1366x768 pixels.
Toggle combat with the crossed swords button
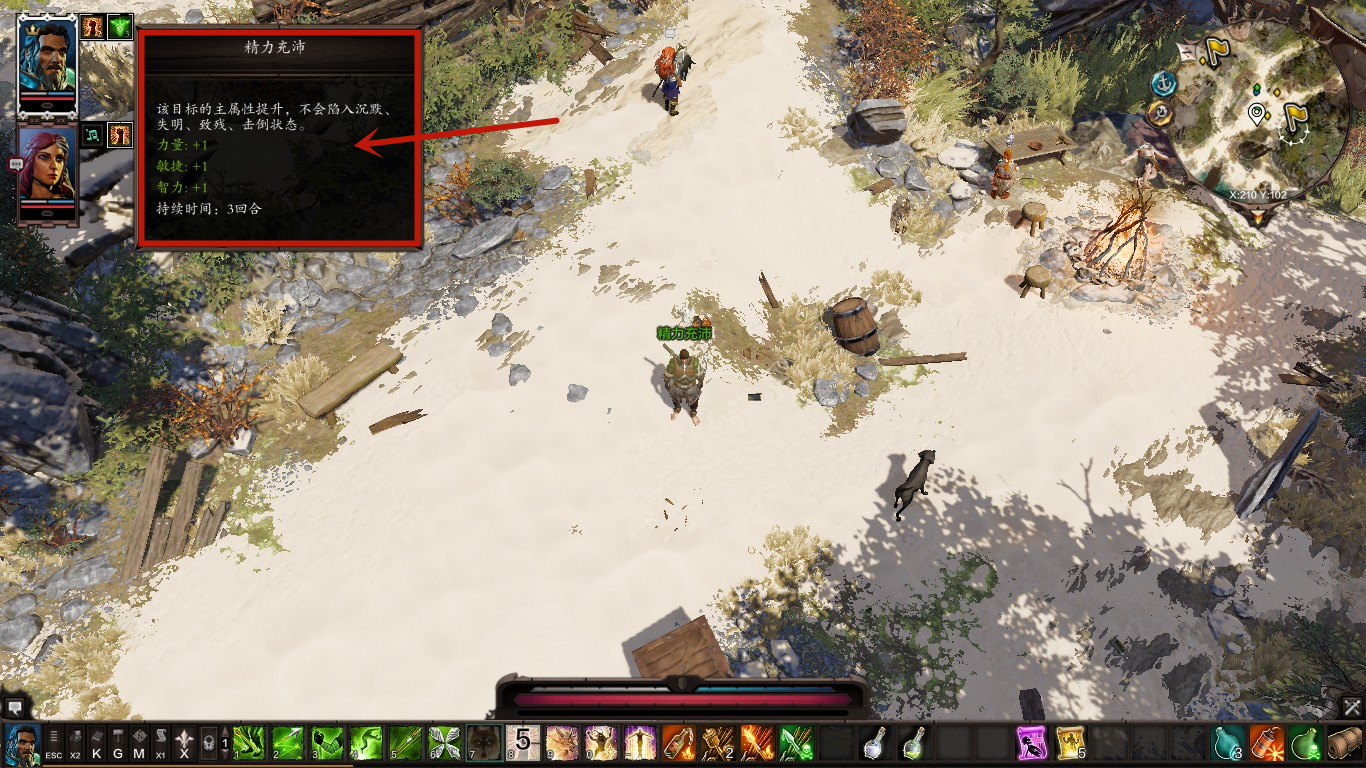[x=1353, y=707]
